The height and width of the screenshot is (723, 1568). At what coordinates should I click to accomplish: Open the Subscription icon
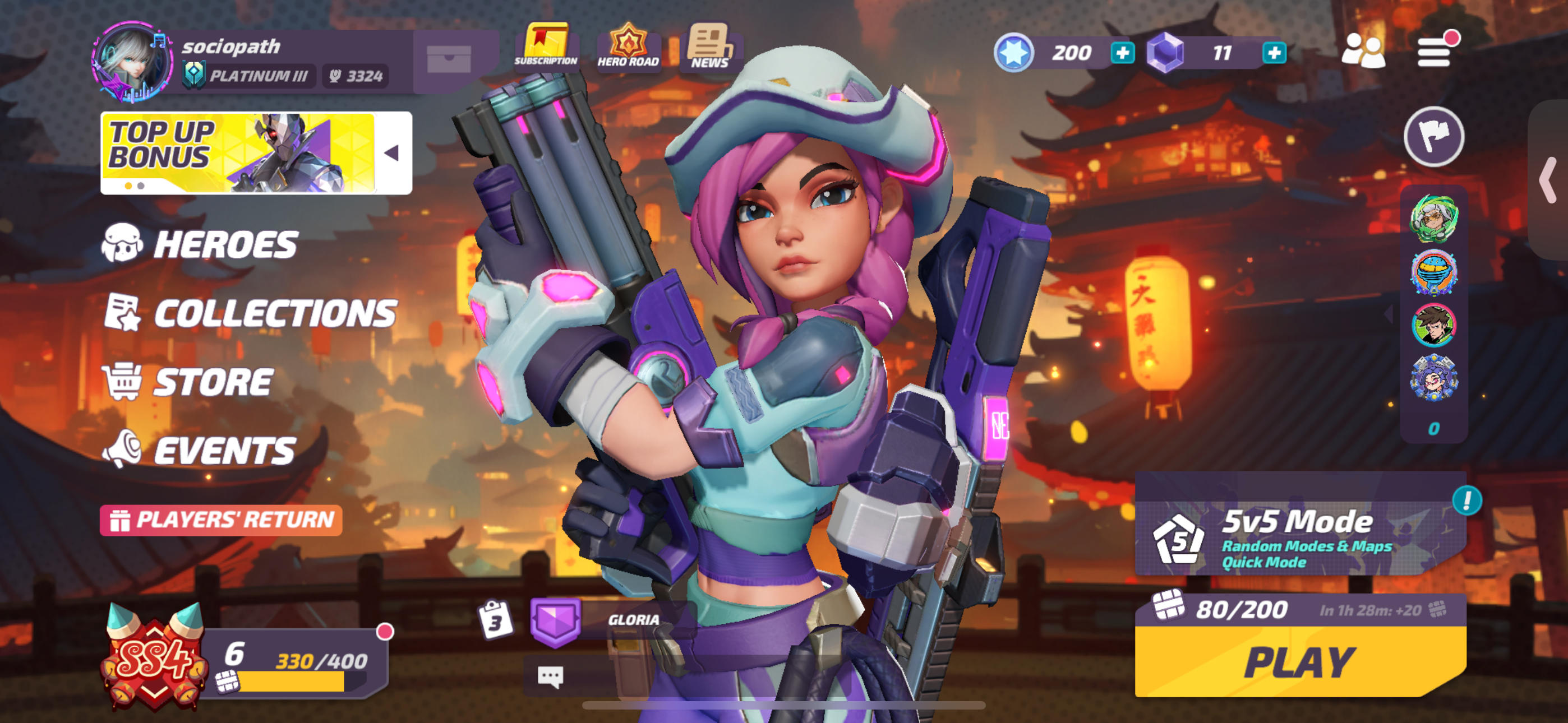click(546, 47)
